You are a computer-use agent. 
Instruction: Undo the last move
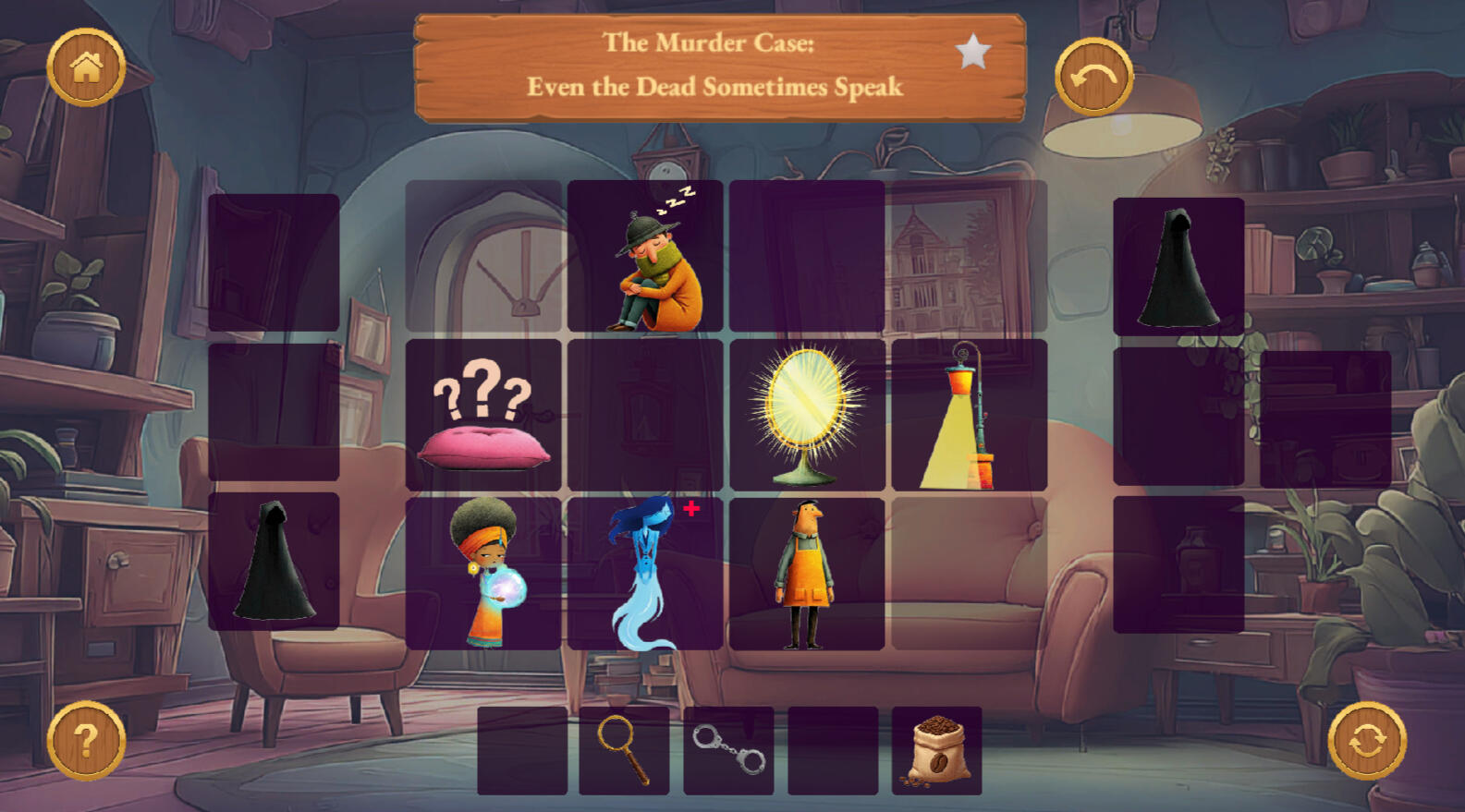click(1093, 77)
